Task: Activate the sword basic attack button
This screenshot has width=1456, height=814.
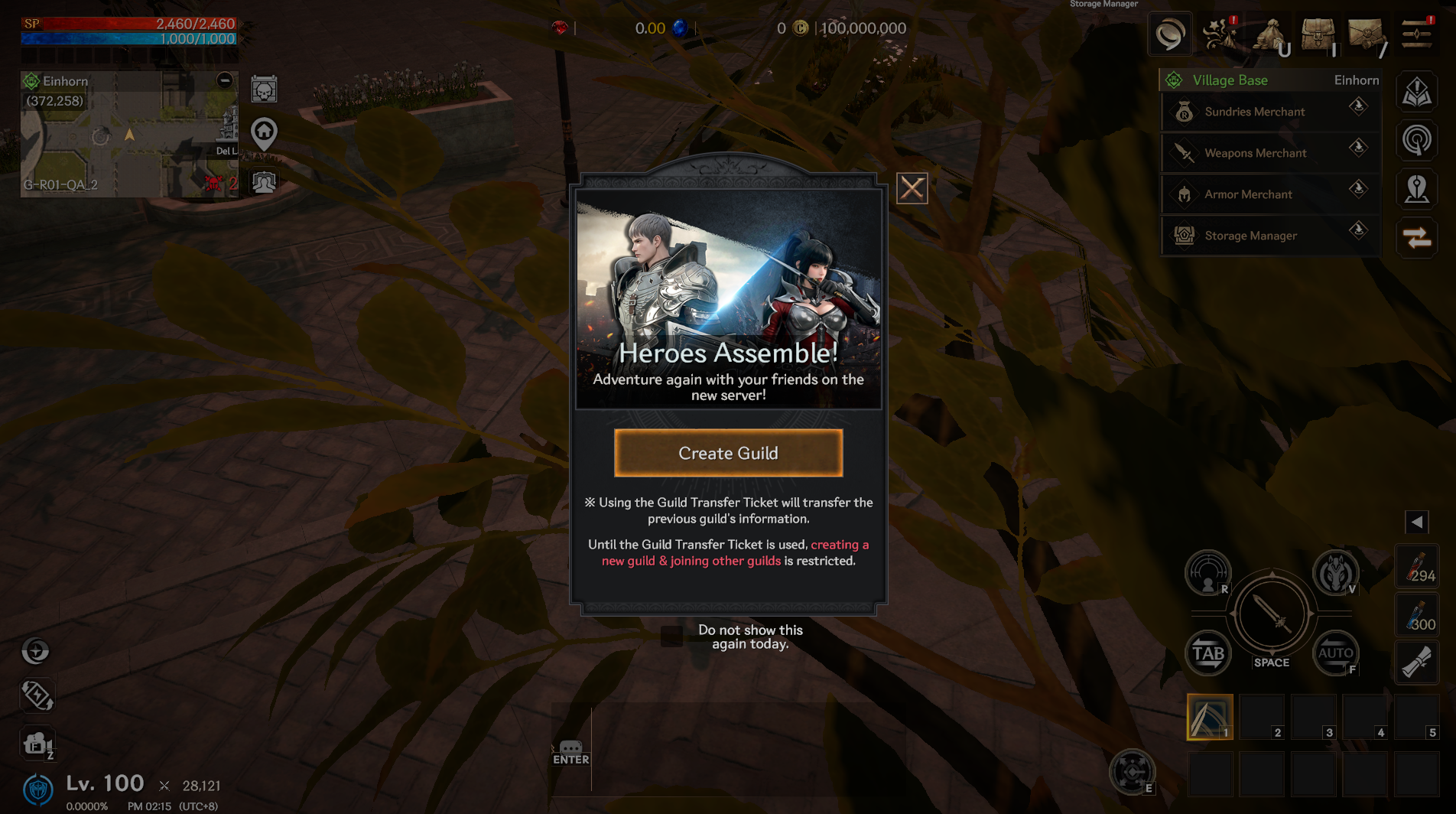Action: tap(1272, 614)
